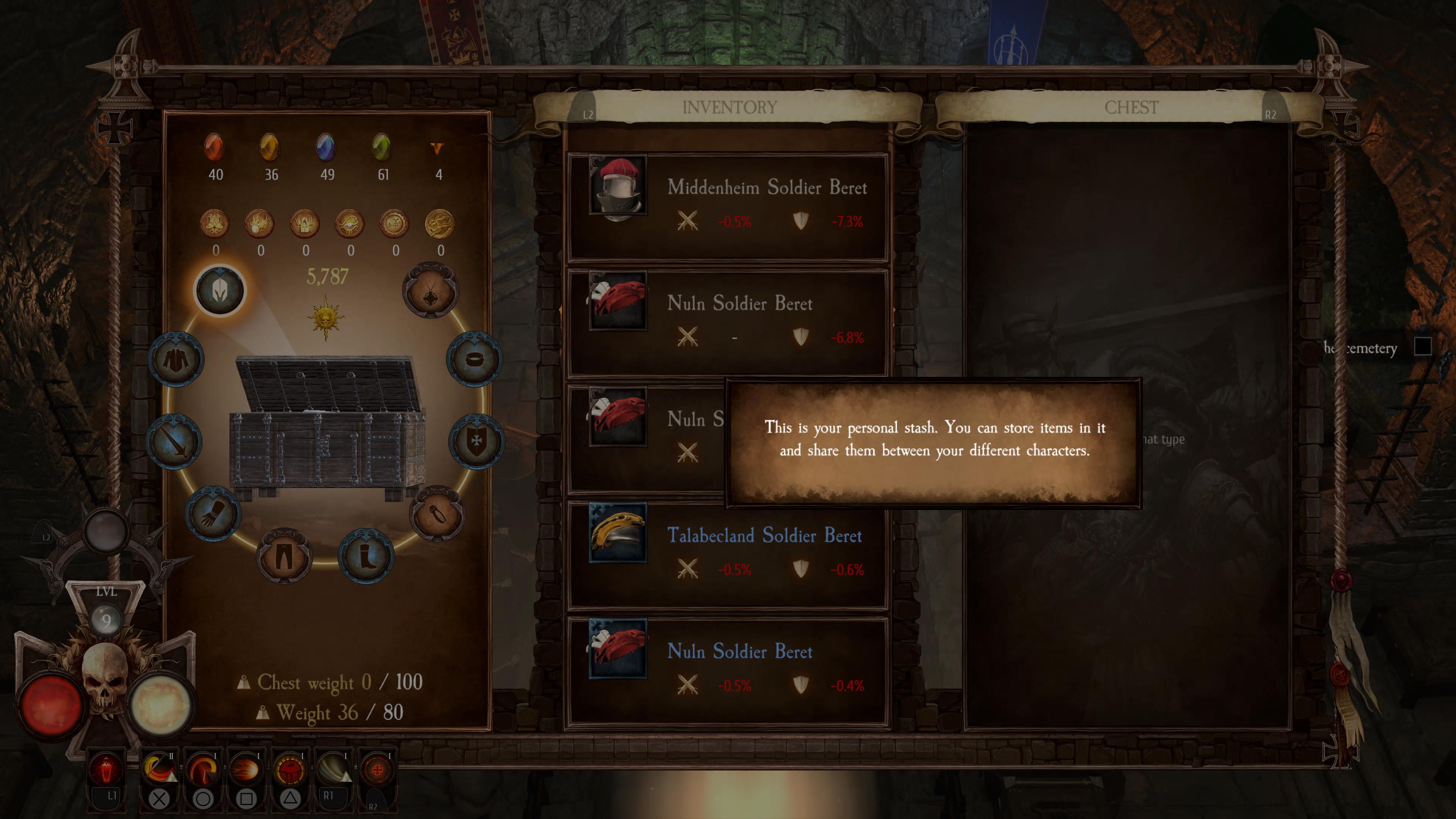1456x819 pixels.
Task: Pick the blue-named Nuln Soldier Beret
Action: coord(728,668)
